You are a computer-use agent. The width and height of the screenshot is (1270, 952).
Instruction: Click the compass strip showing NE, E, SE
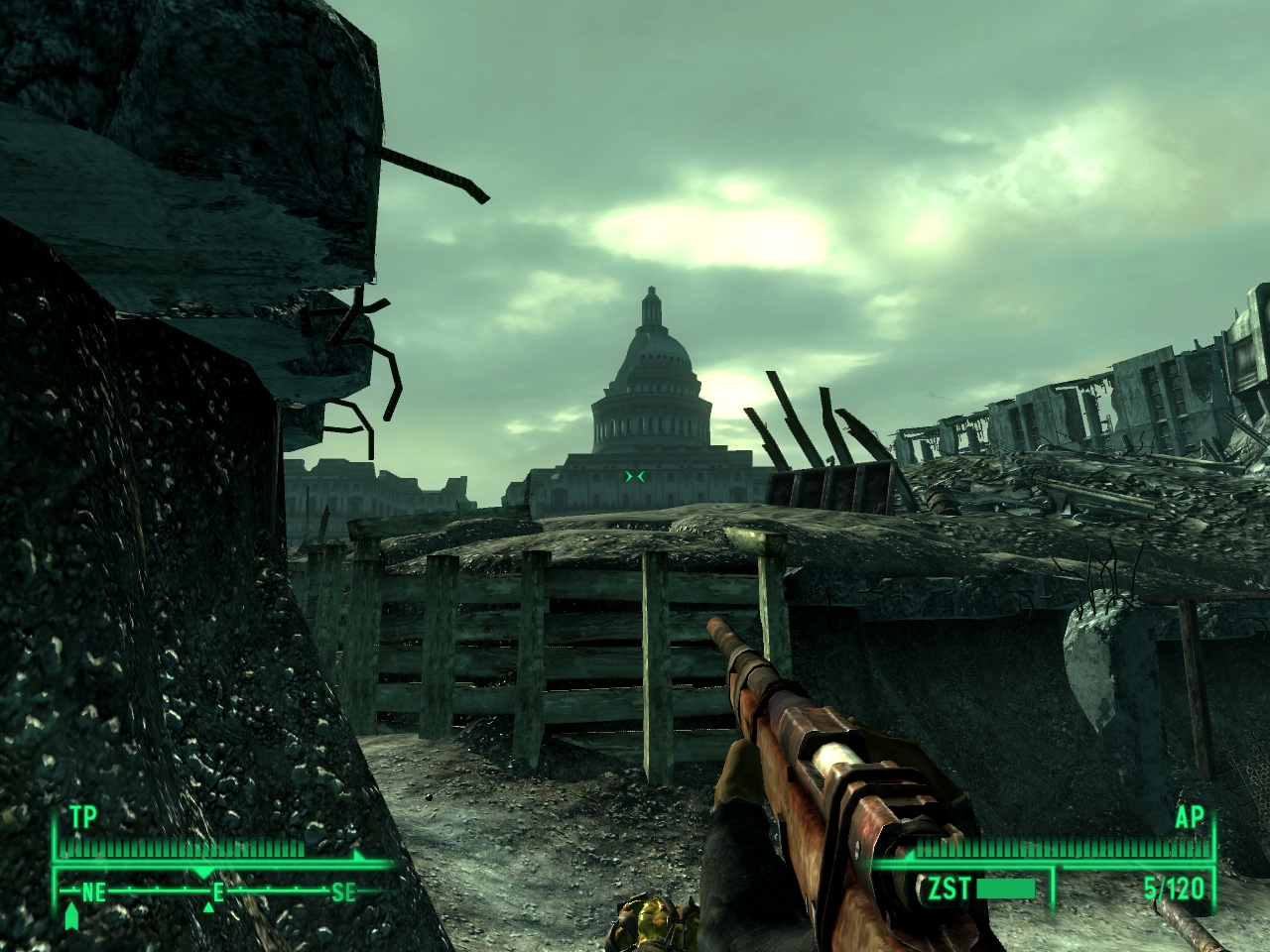[x=218, y=890]
